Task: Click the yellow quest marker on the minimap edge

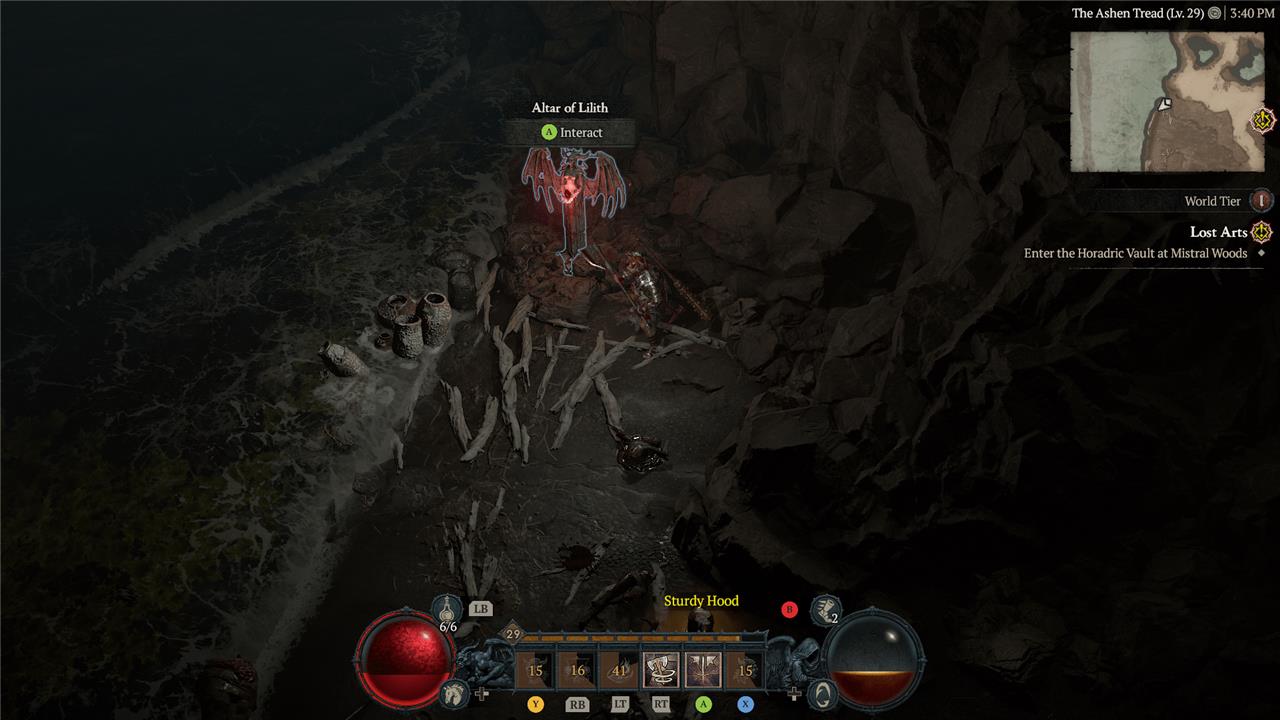Action: (x=1264, y=121)
